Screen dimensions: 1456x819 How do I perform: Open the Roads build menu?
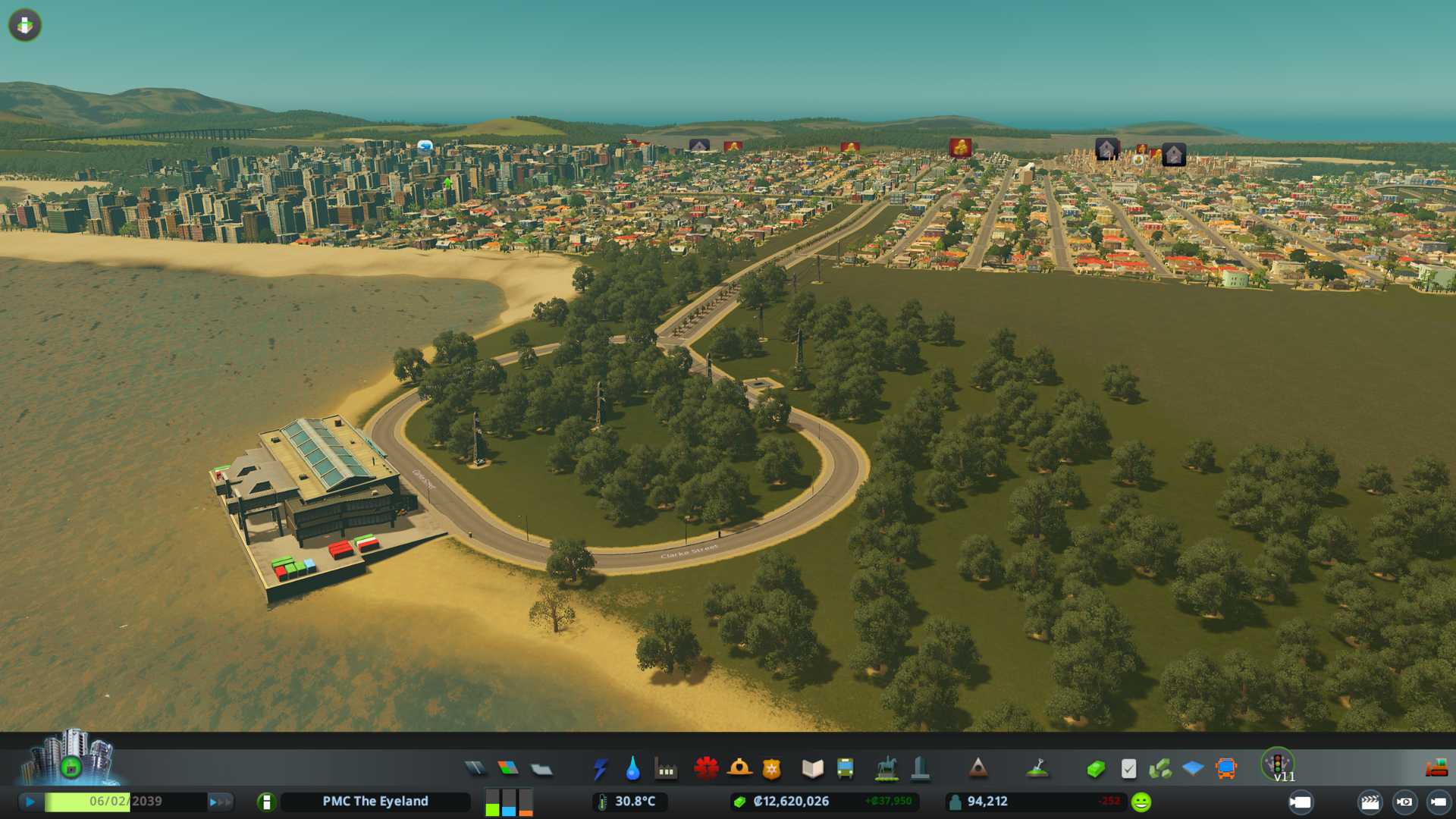pyautogui.click(x=475, y=769)
